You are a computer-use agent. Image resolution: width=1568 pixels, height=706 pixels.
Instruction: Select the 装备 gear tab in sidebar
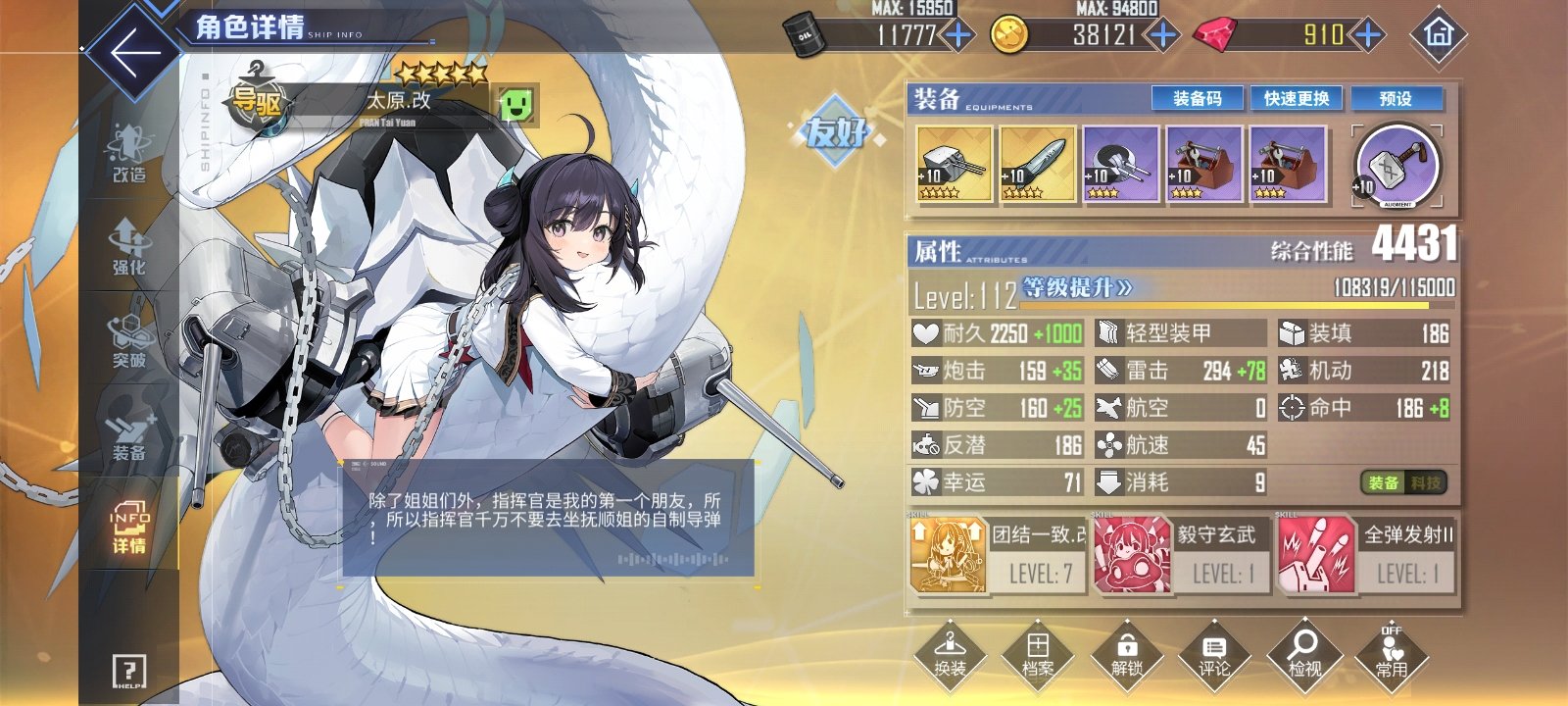[128, 433]
